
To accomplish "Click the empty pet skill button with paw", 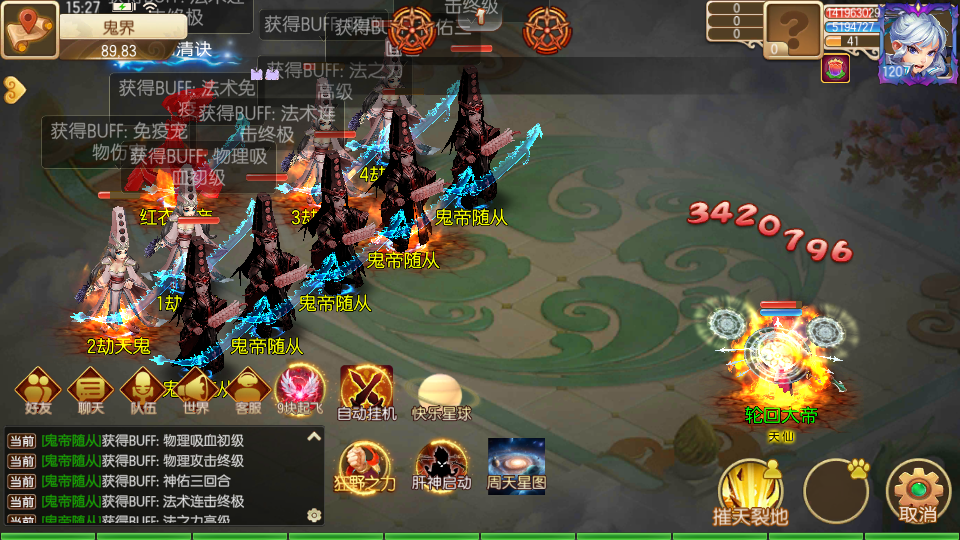I will click(836, 491).
